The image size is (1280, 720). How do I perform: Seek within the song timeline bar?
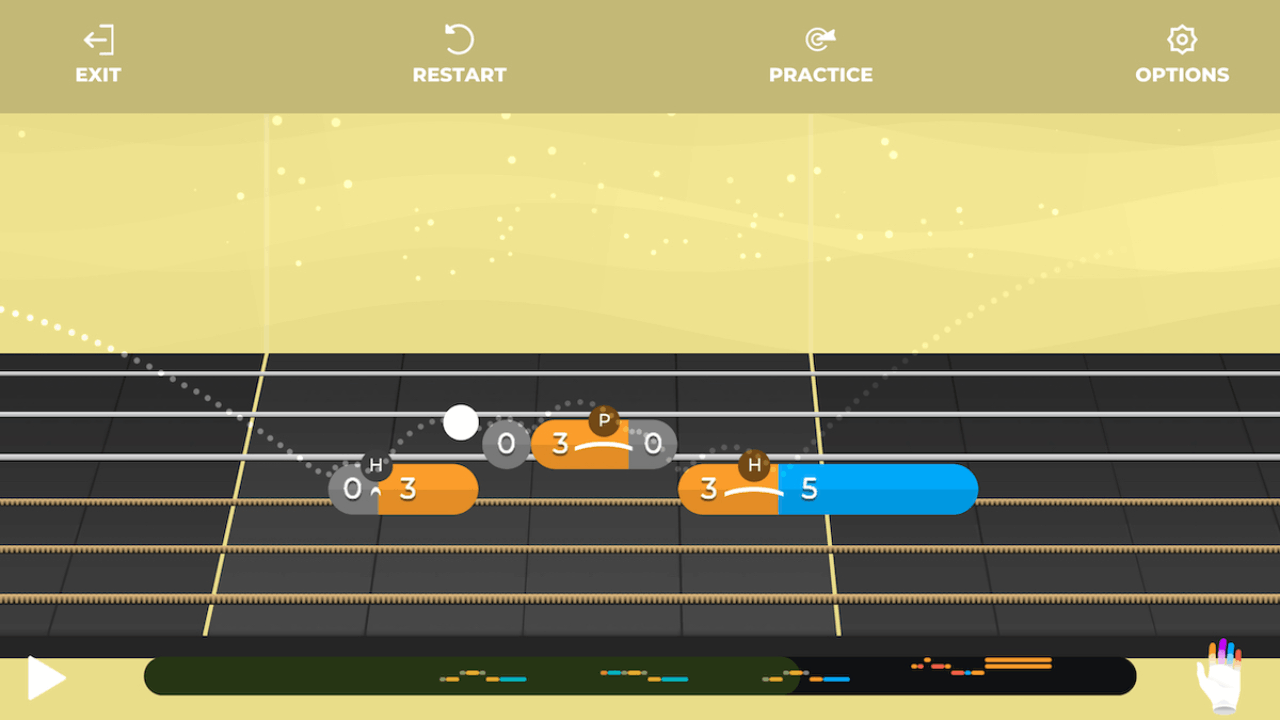click(x=640, y=677)
